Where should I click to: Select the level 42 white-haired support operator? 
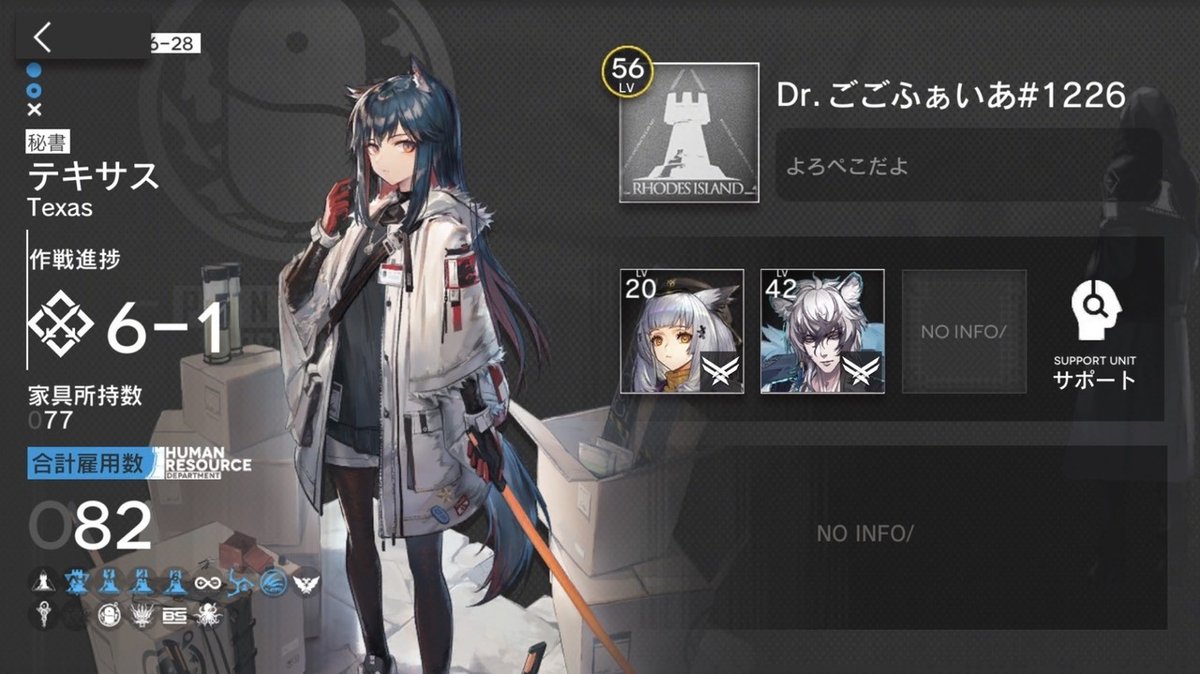point(822,331)
